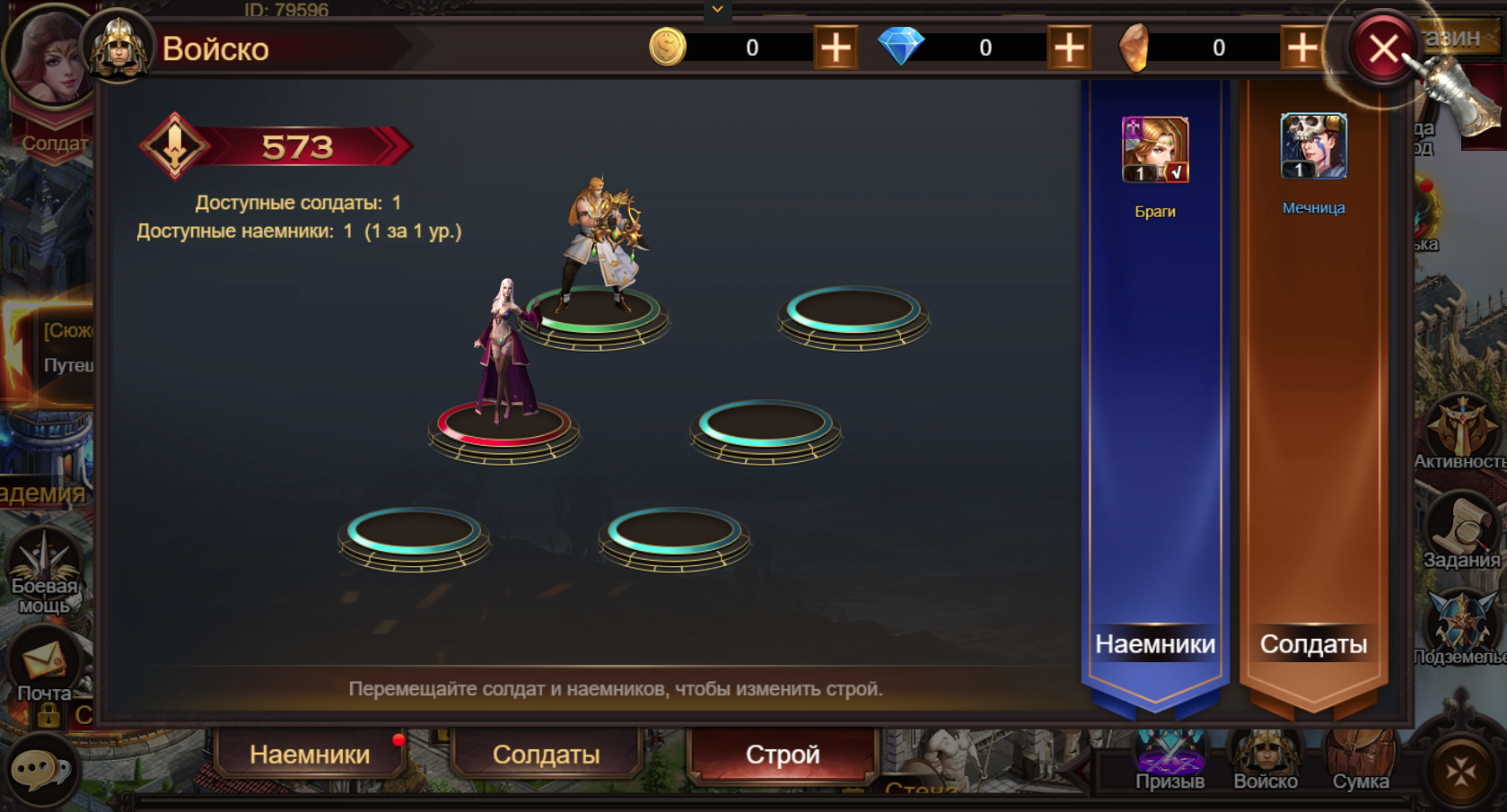1507x812 pixels.
Task: Switch to the bottom Наемники tab
Action: 310,755
